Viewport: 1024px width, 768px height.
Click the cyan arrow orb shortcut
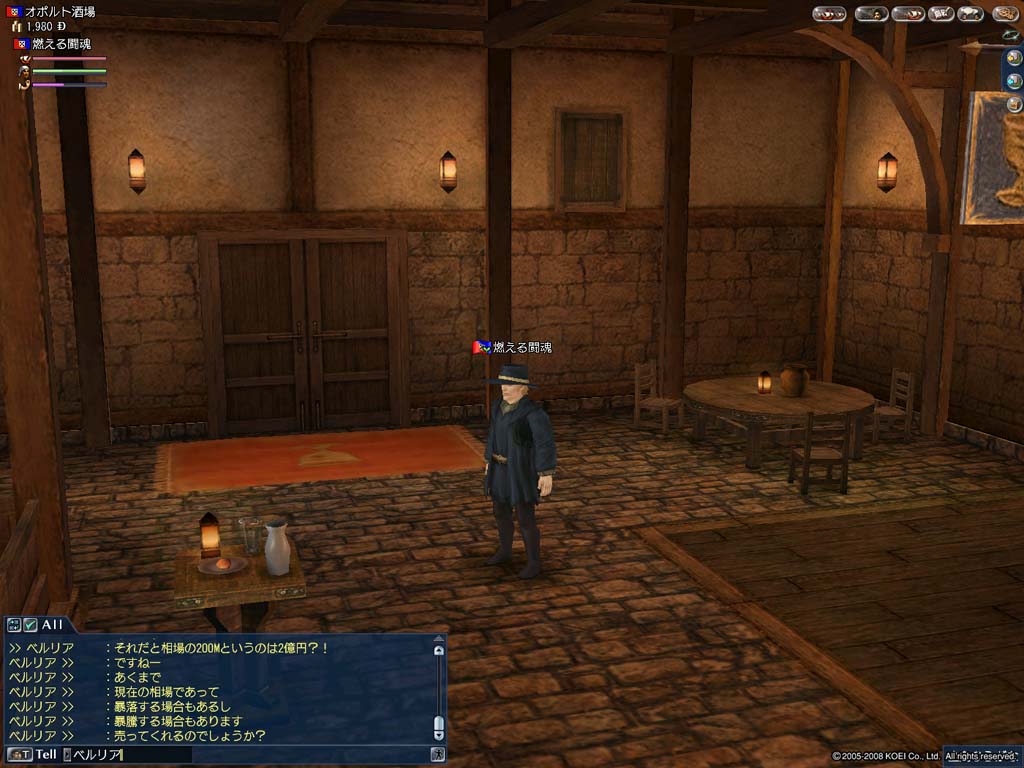click(1014, 79)
